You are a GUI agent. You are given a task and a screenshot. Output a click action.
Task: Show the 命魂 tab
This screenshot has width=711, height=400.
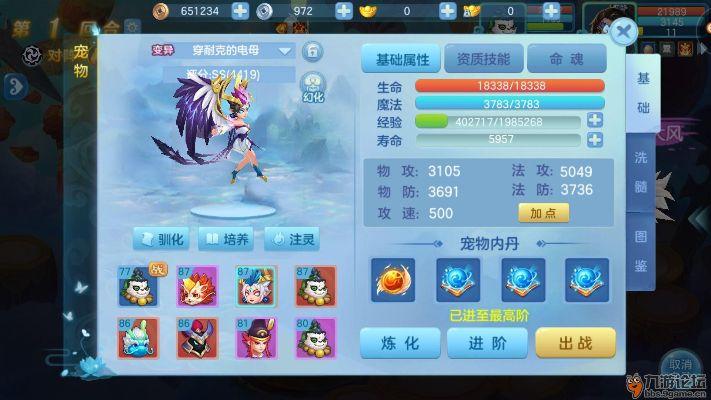click(564, 59)
